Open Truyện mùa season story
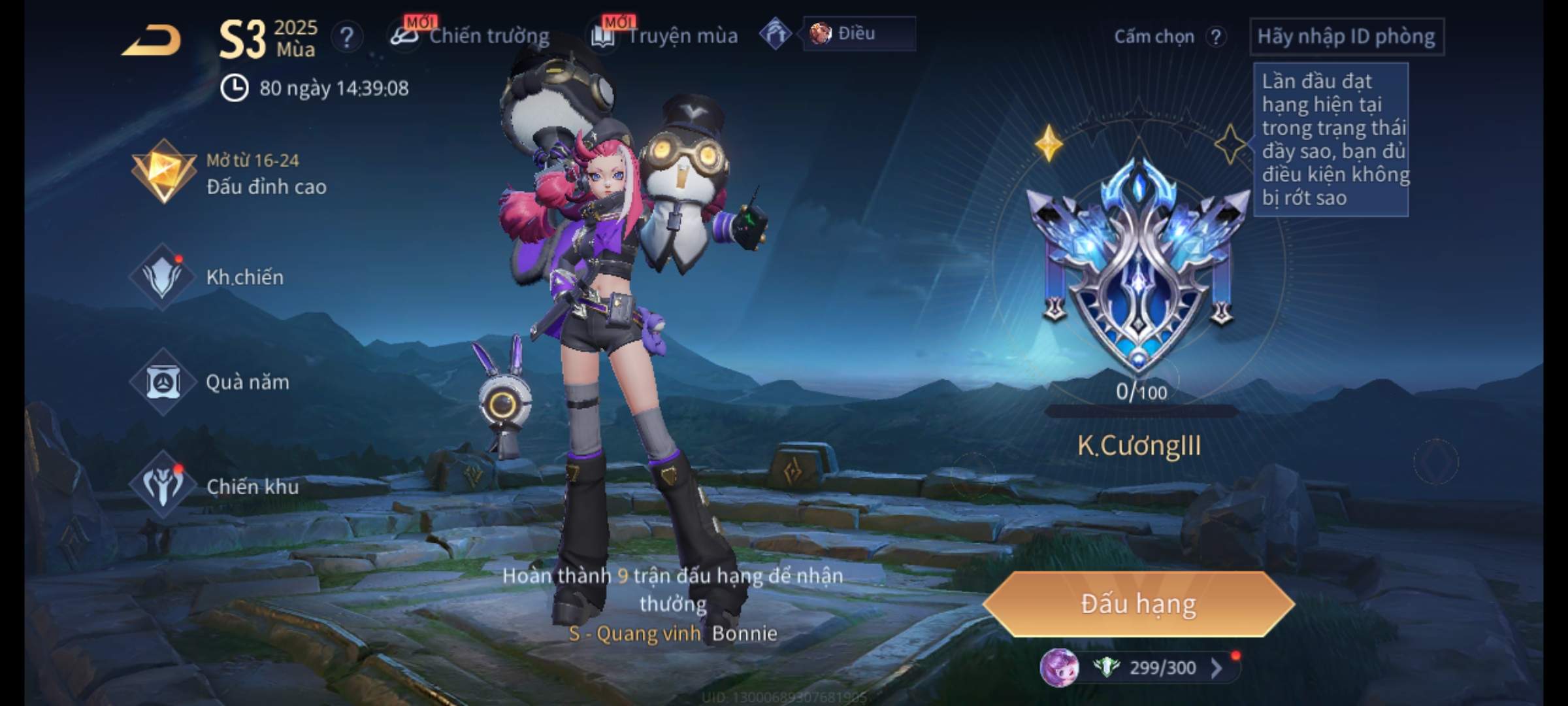 pos(665,36)
